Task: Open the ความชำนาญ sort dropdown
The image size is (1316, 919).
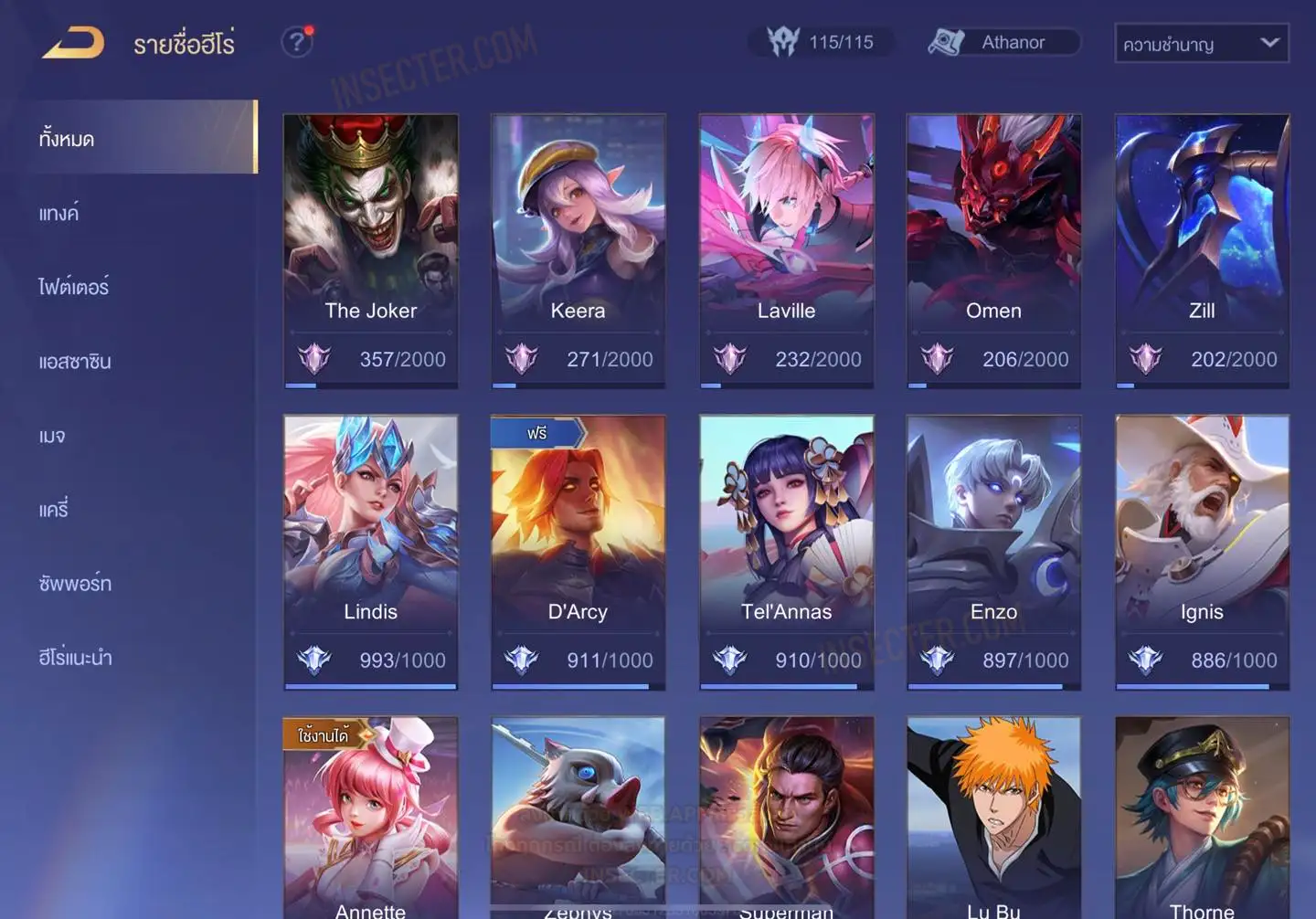Action: click(1201, 43)
